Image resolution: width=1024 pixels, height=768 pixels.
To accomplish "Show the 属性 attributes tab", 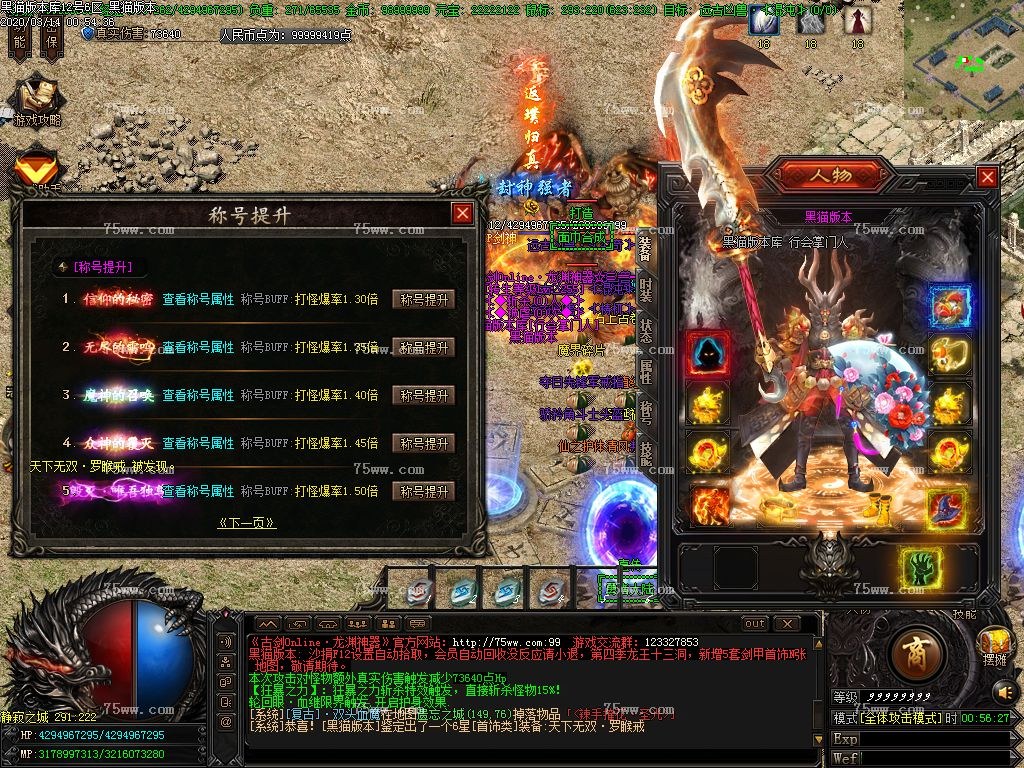I will click(645, 373).
